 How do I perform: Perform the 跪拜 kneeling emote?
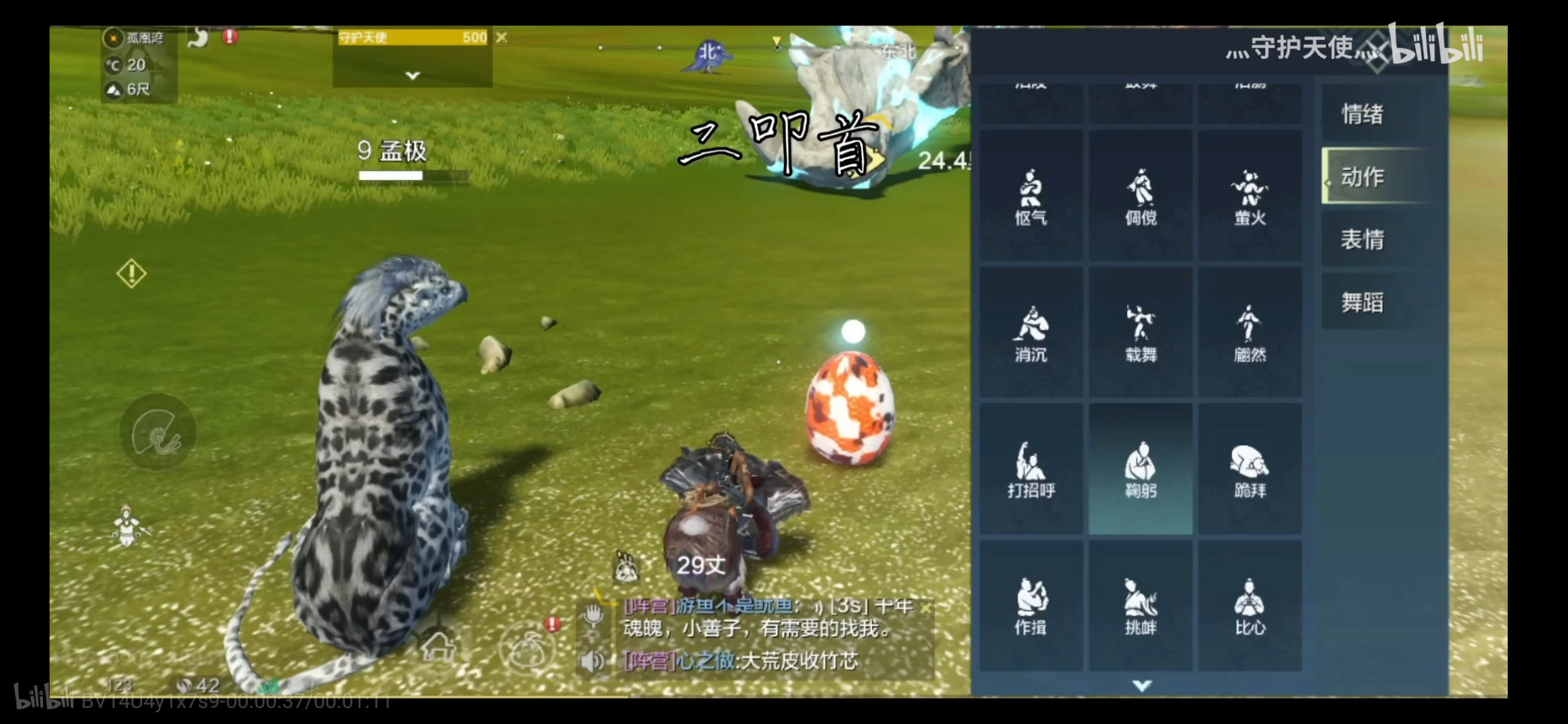[1250, 469]
